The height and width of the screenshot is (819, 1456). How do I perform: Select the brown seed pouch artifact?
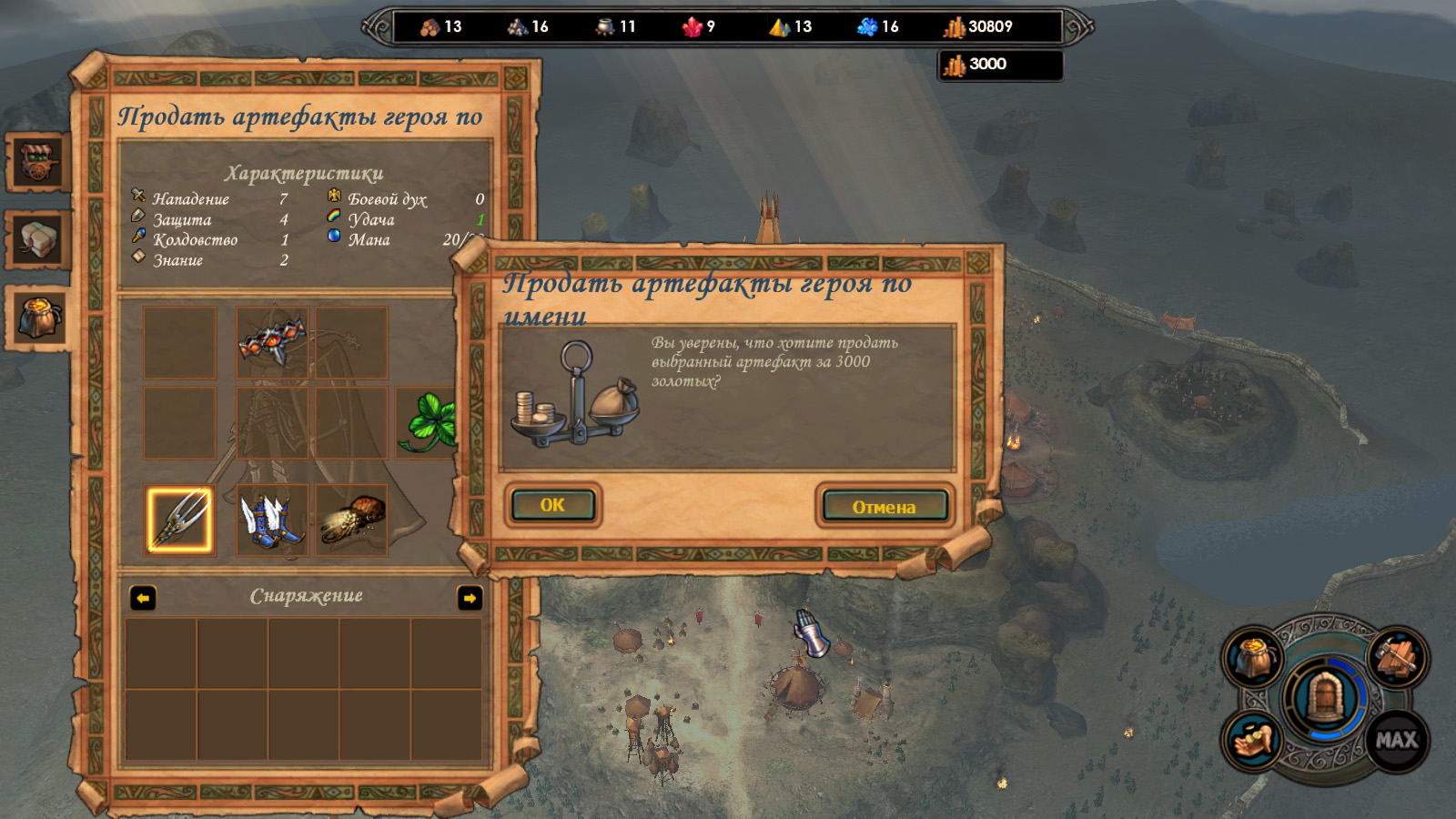click(352, 521)
